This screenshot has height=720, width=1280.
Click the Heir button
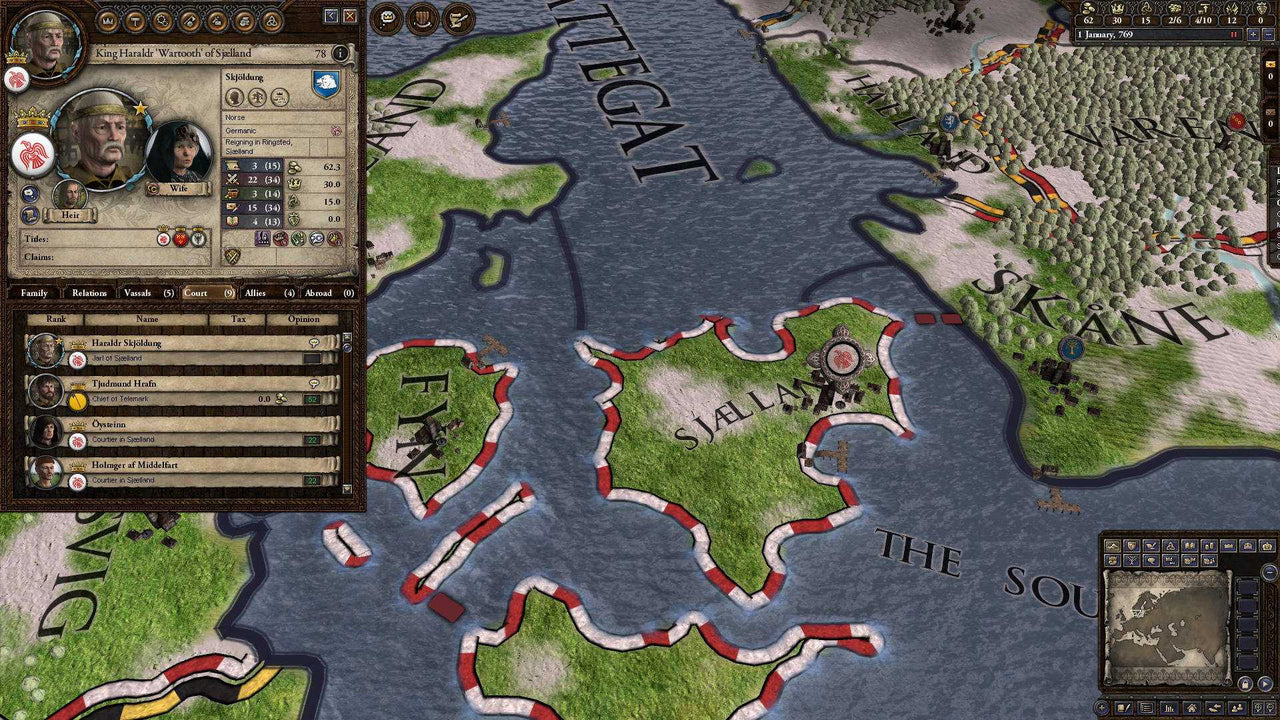[x=71, y=215]
